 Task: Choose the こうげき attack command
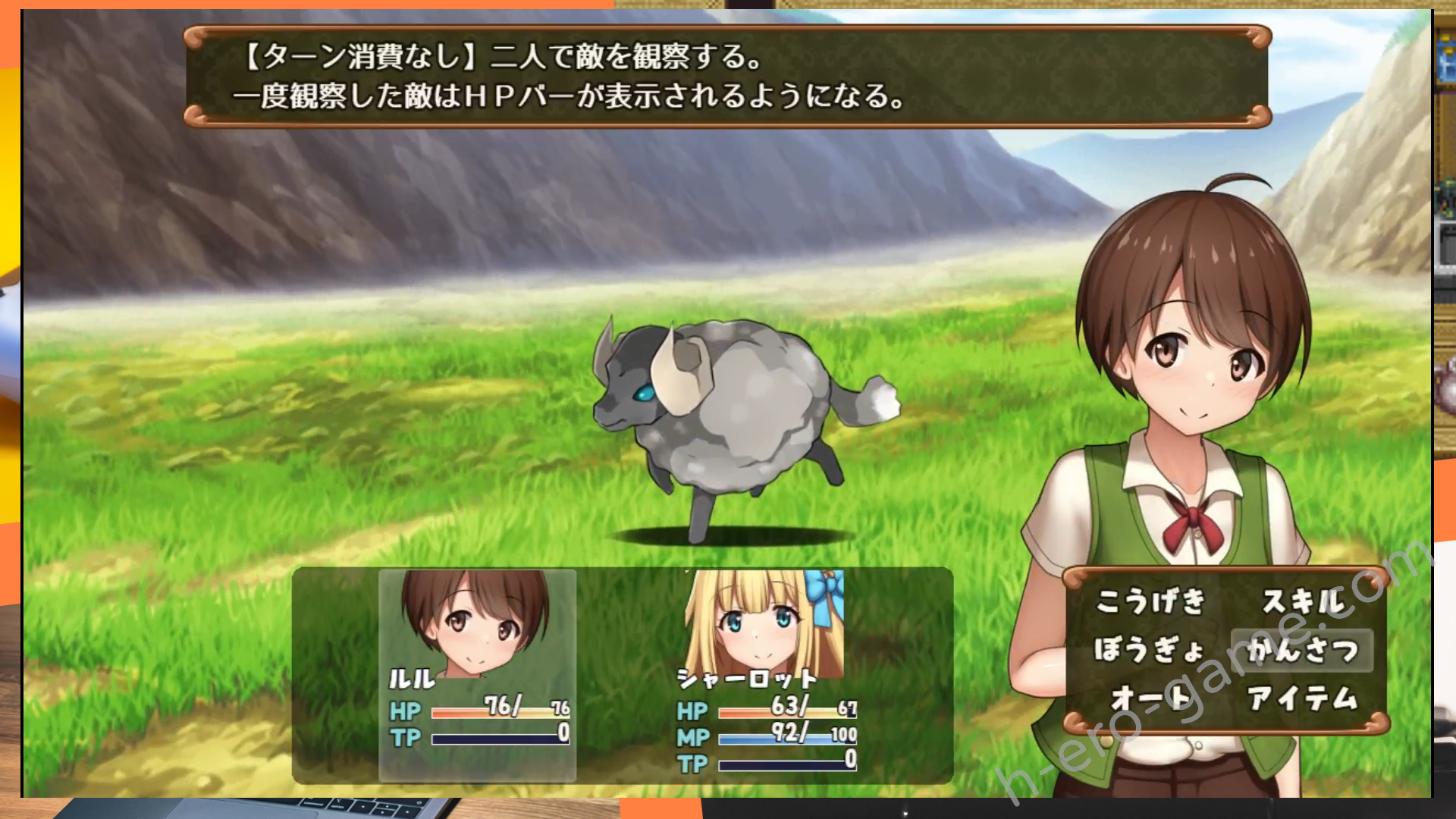1150,601
